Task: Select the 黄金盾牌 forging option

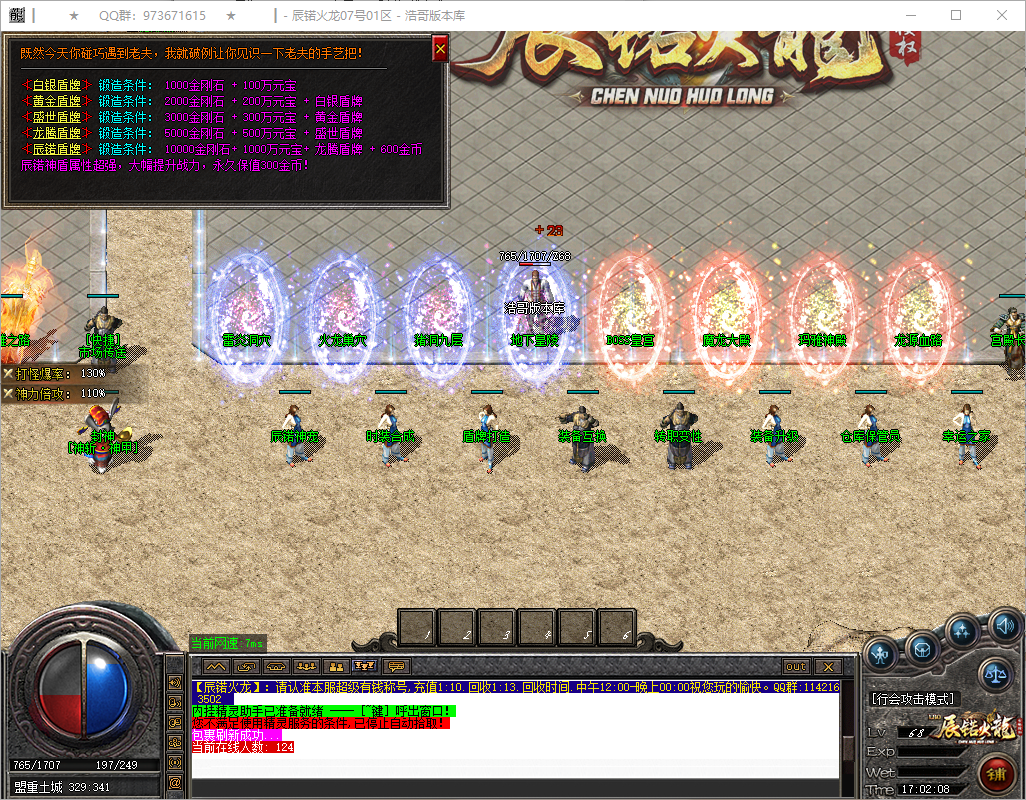Action: [x=57, y=102]
